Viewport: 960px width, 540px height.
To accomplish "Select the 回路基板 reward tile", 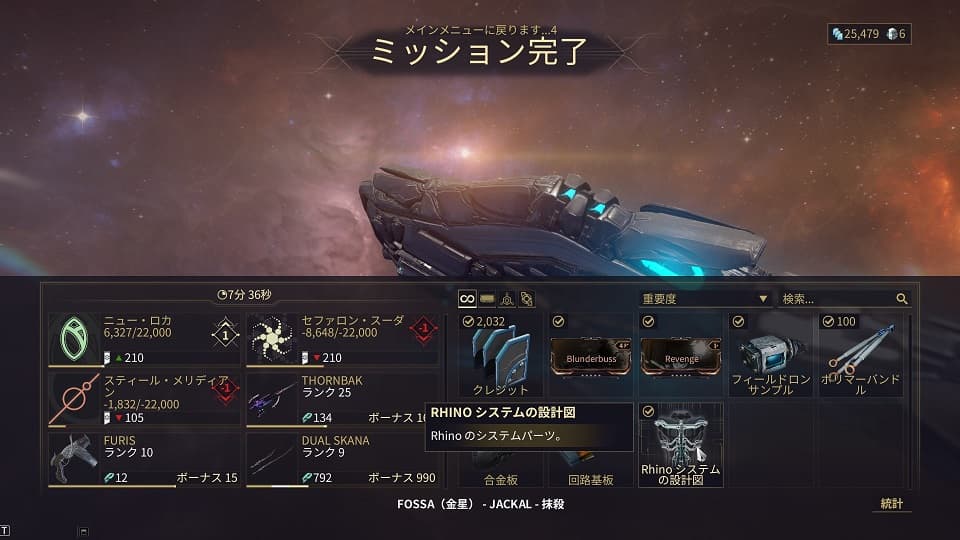I will coord(591,470).
